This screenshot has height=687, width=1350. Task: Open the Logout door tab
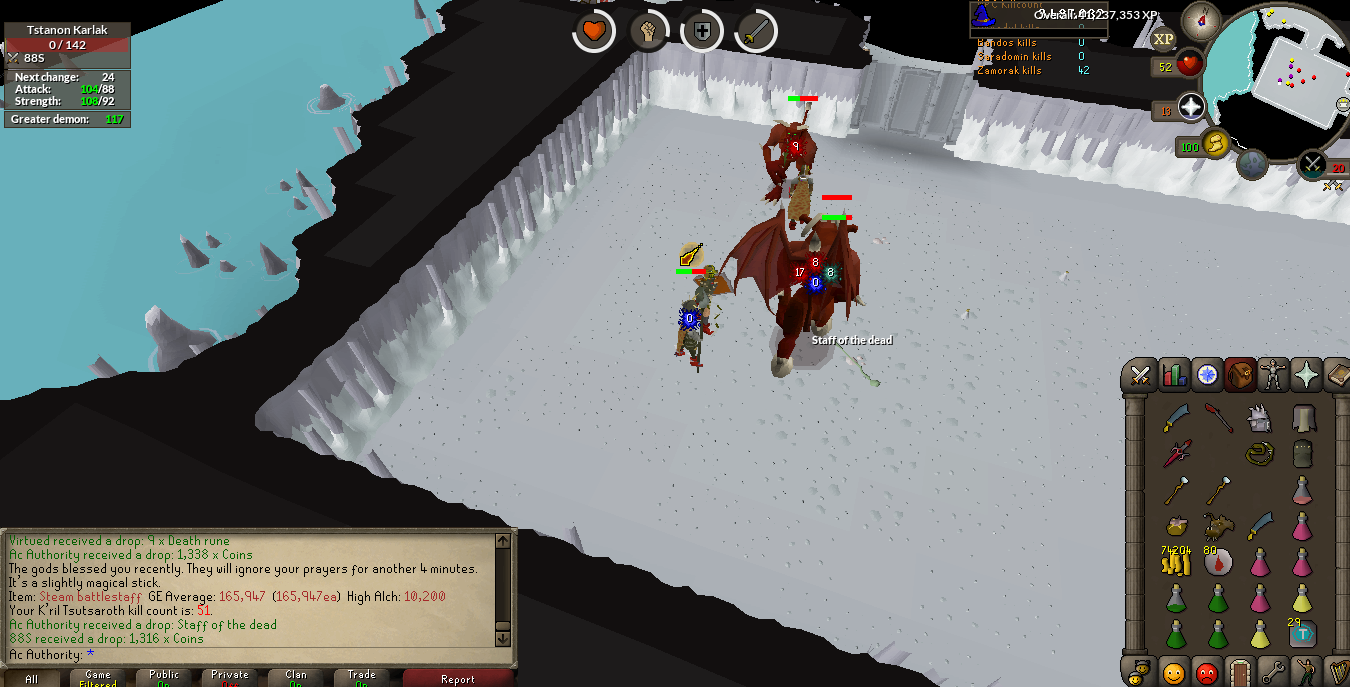[1240, 670]
